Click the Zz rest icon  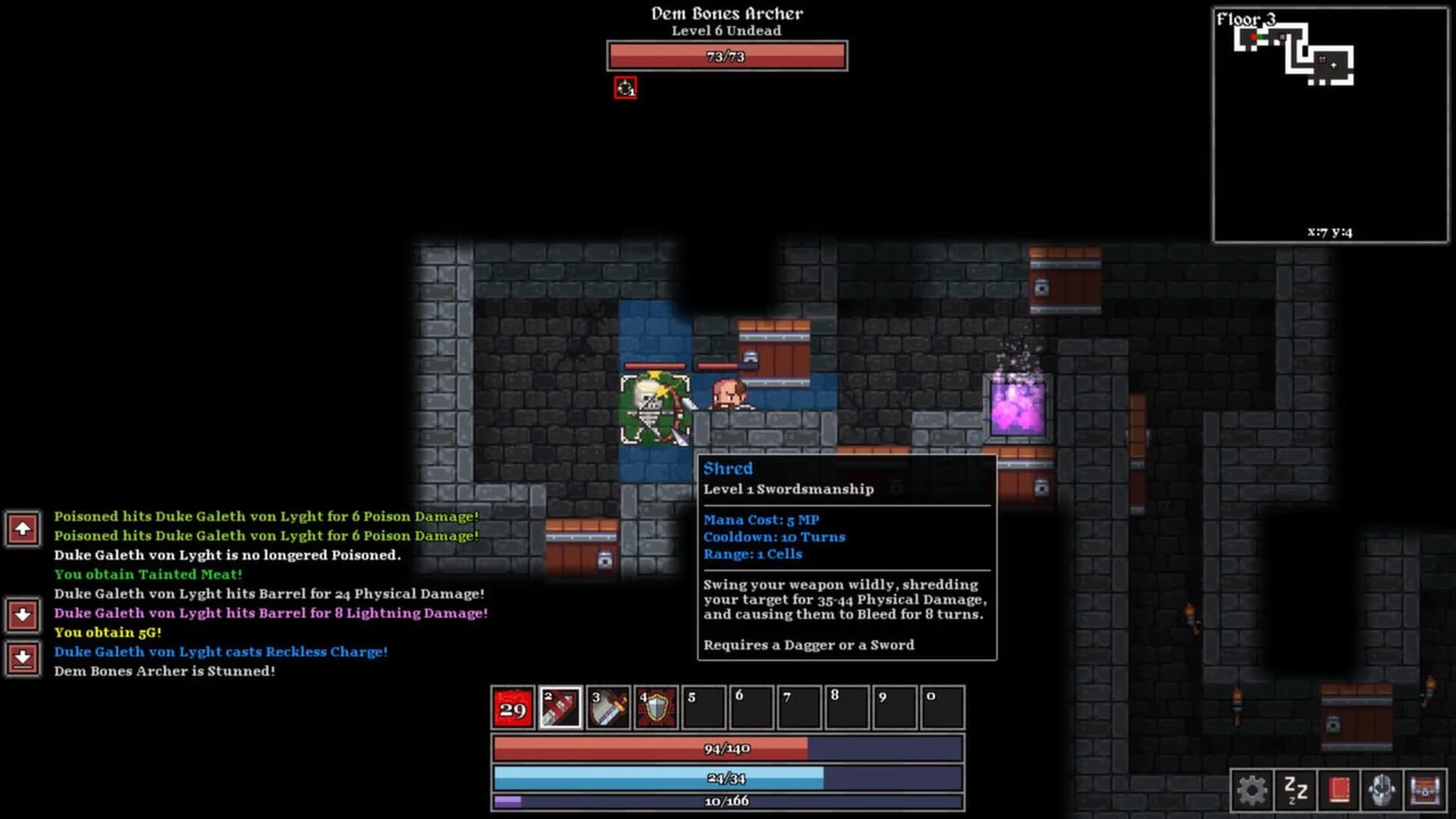pos(1297,790)
